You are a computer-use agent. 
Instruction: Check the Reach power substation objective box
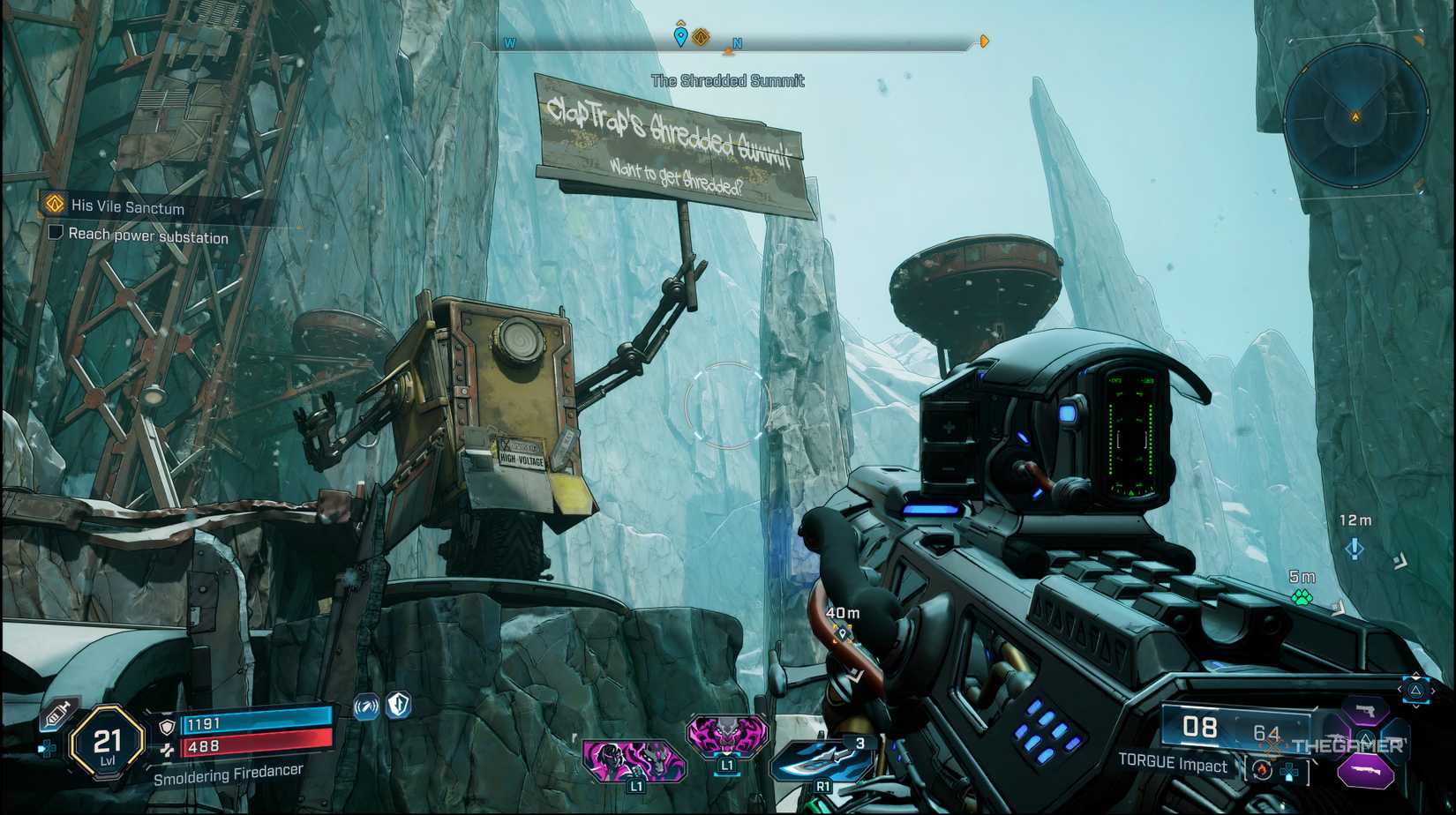(56, 231)
